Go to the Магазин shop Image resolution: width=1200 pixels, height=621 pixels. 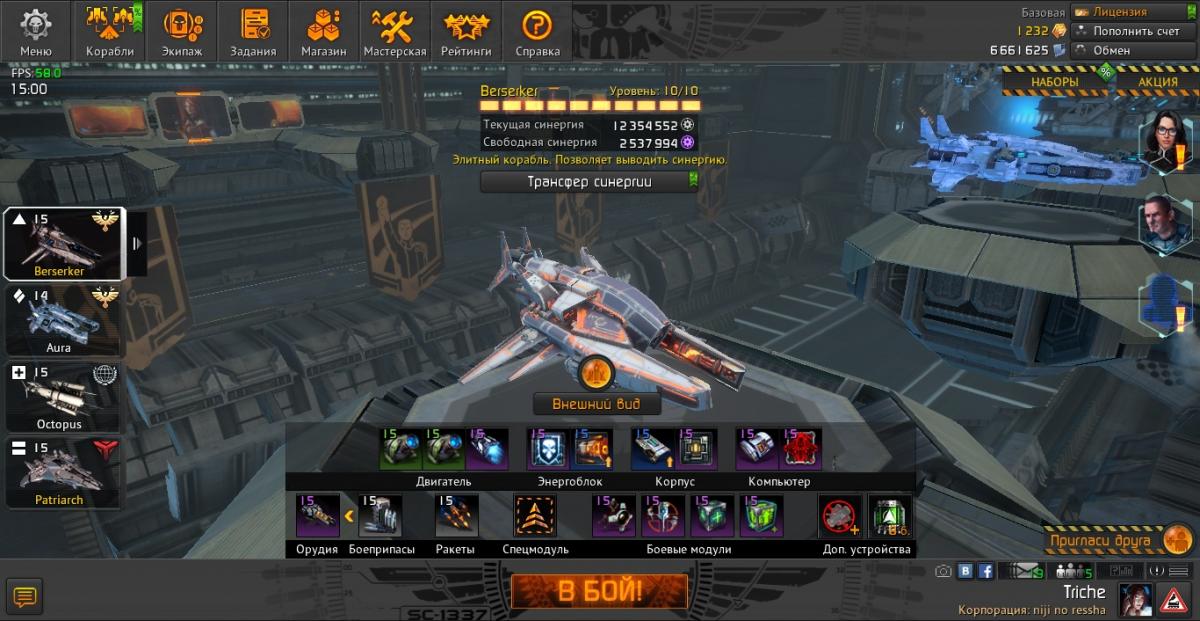pos(324,31)
